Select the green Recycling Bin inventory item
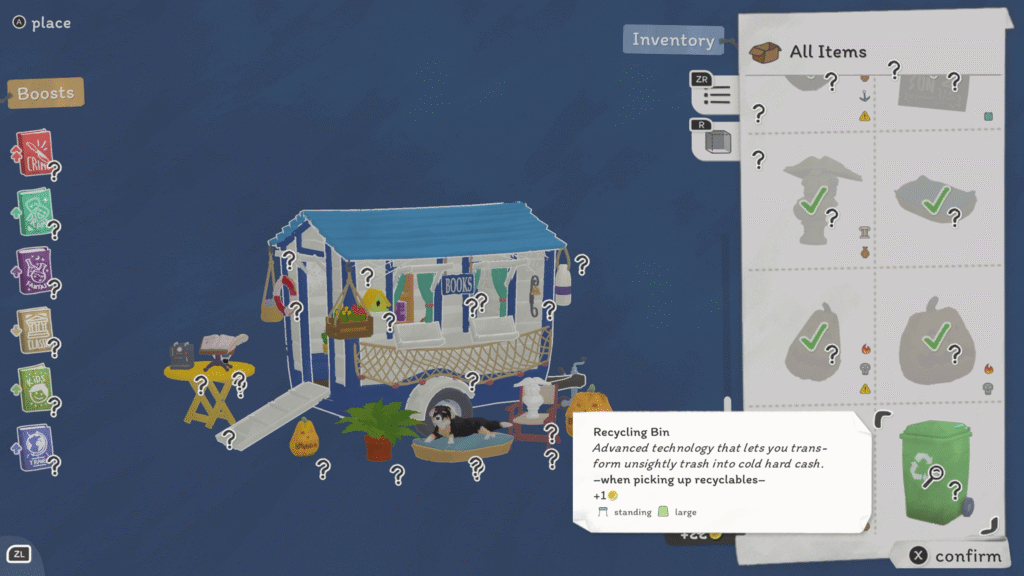The width and height of the screenshot is (1024, 576). pyautogui.click(x=935, y=470)
